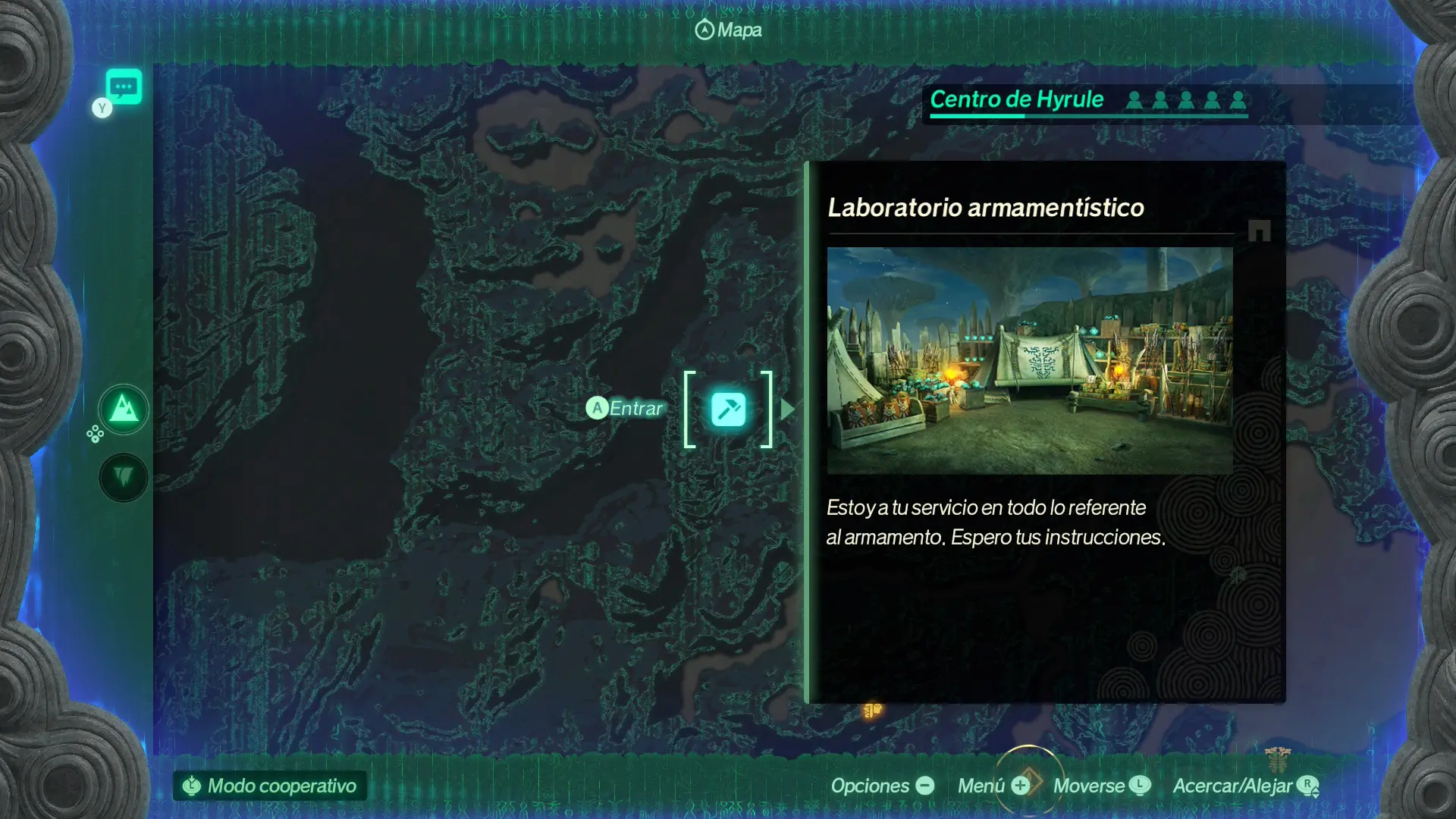Click the arrow beside the selected marker
The width and height of the screenshot is (1456, 819).
click(x=788, y=409)
